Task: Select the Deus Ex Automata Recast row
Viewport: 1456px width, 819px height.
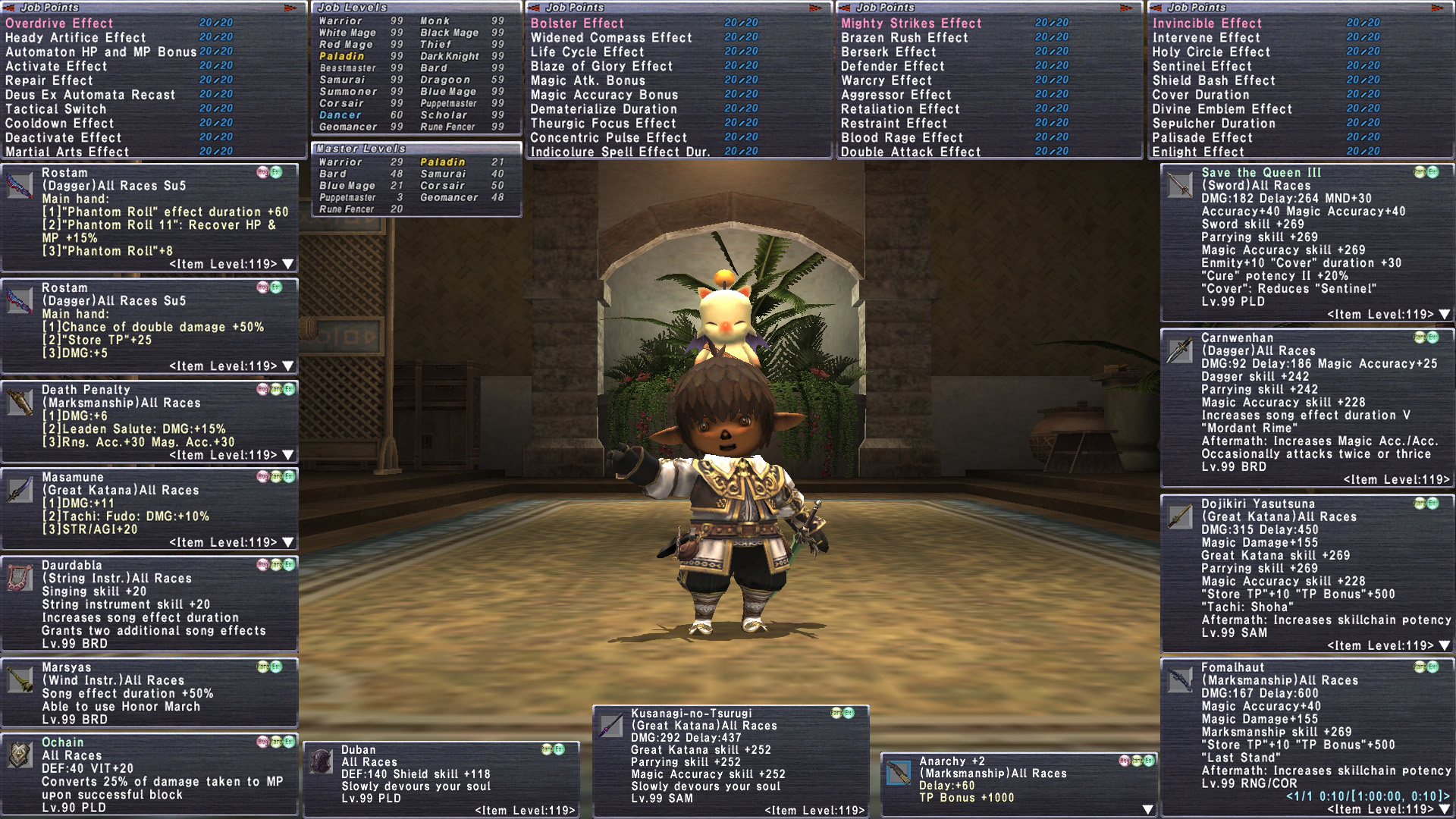Action: click(x=90, y=95)
